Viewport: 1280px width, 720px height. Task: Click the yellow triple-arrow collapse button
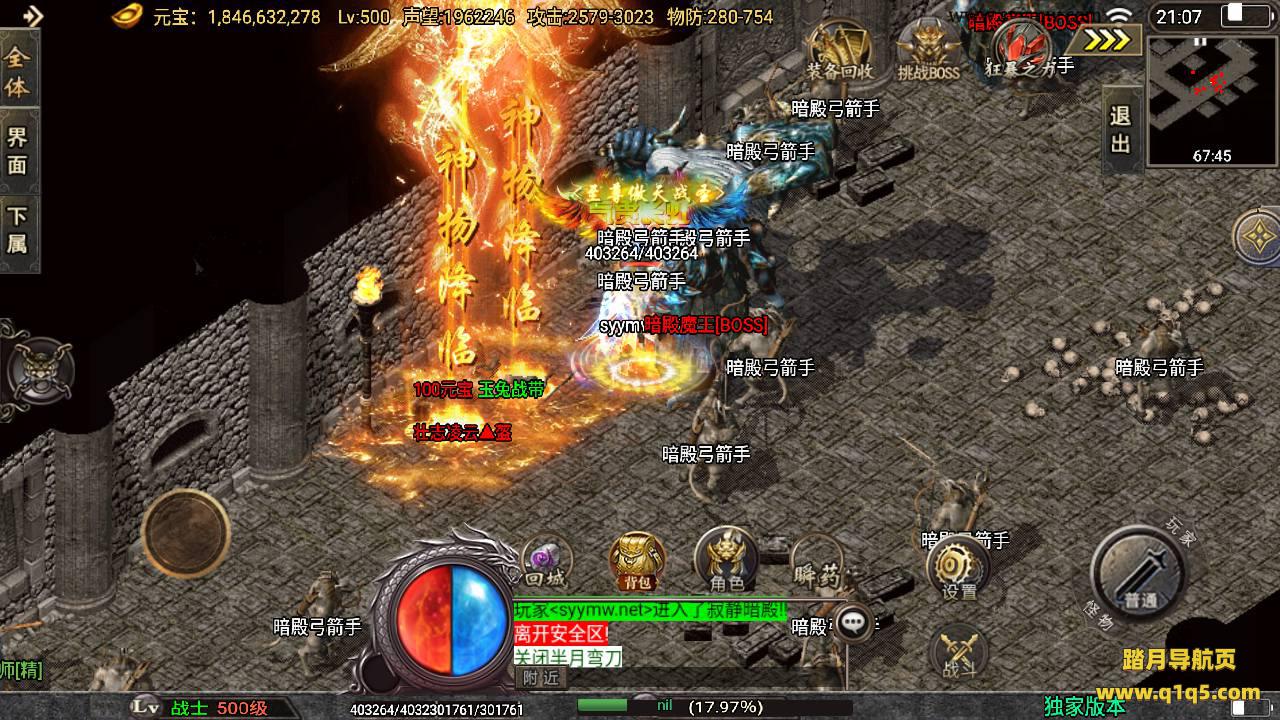[1108, 40]
